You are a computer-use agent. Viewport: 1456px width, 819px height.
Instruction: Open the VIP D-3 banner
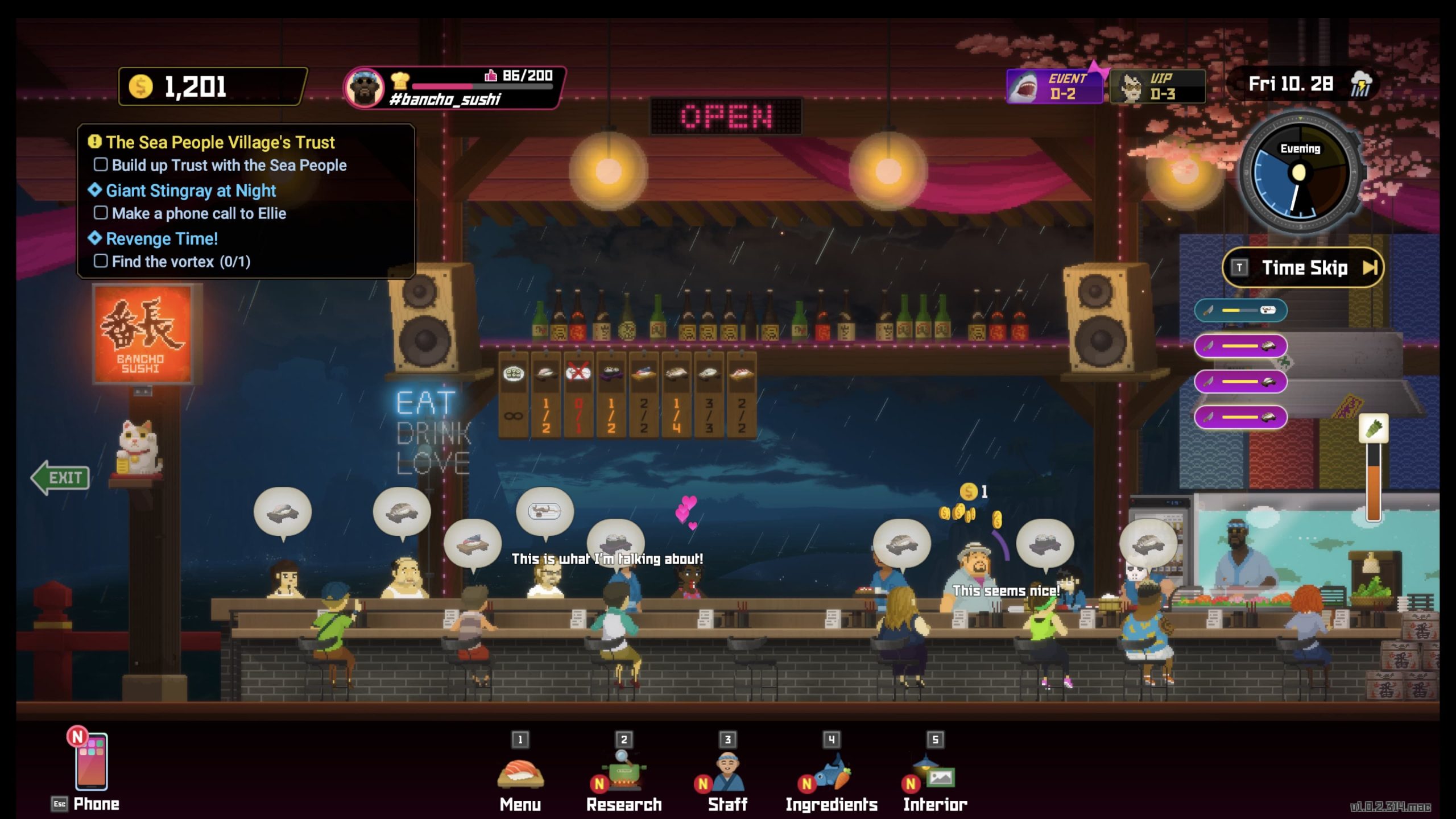click(x=1157, y=86)
